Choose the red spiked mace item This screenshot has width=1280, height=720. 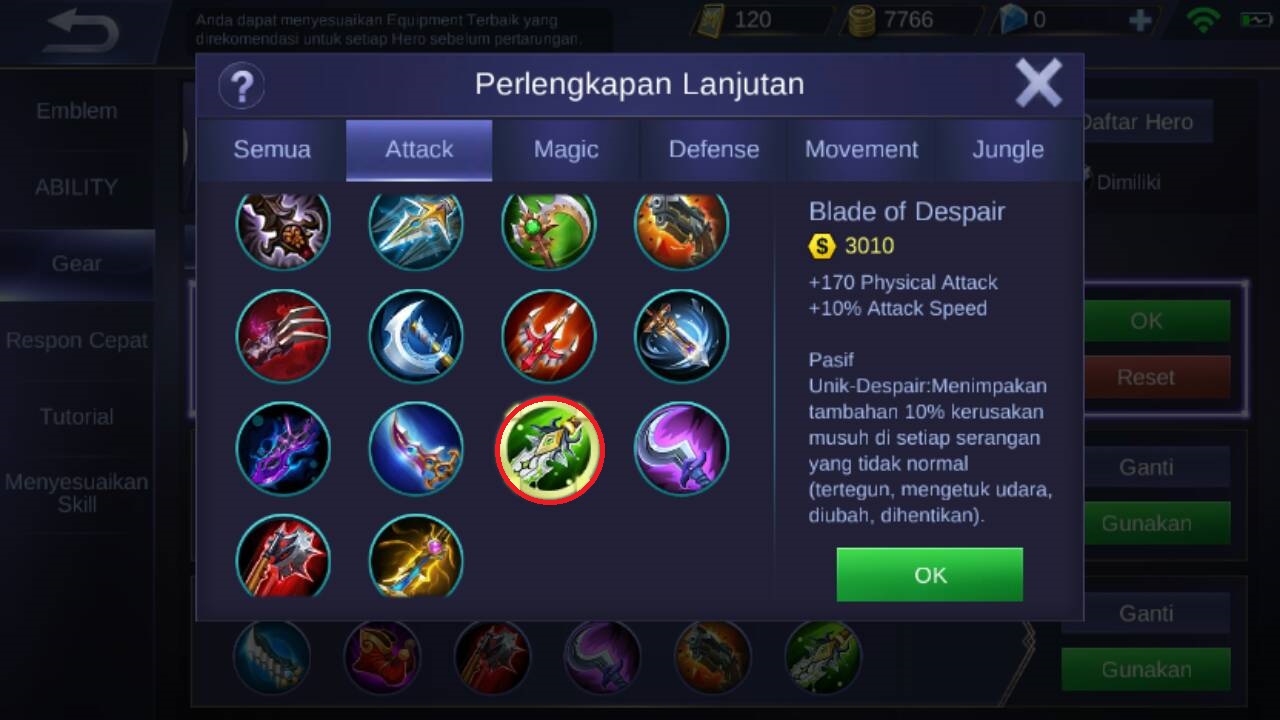point(283,556)
